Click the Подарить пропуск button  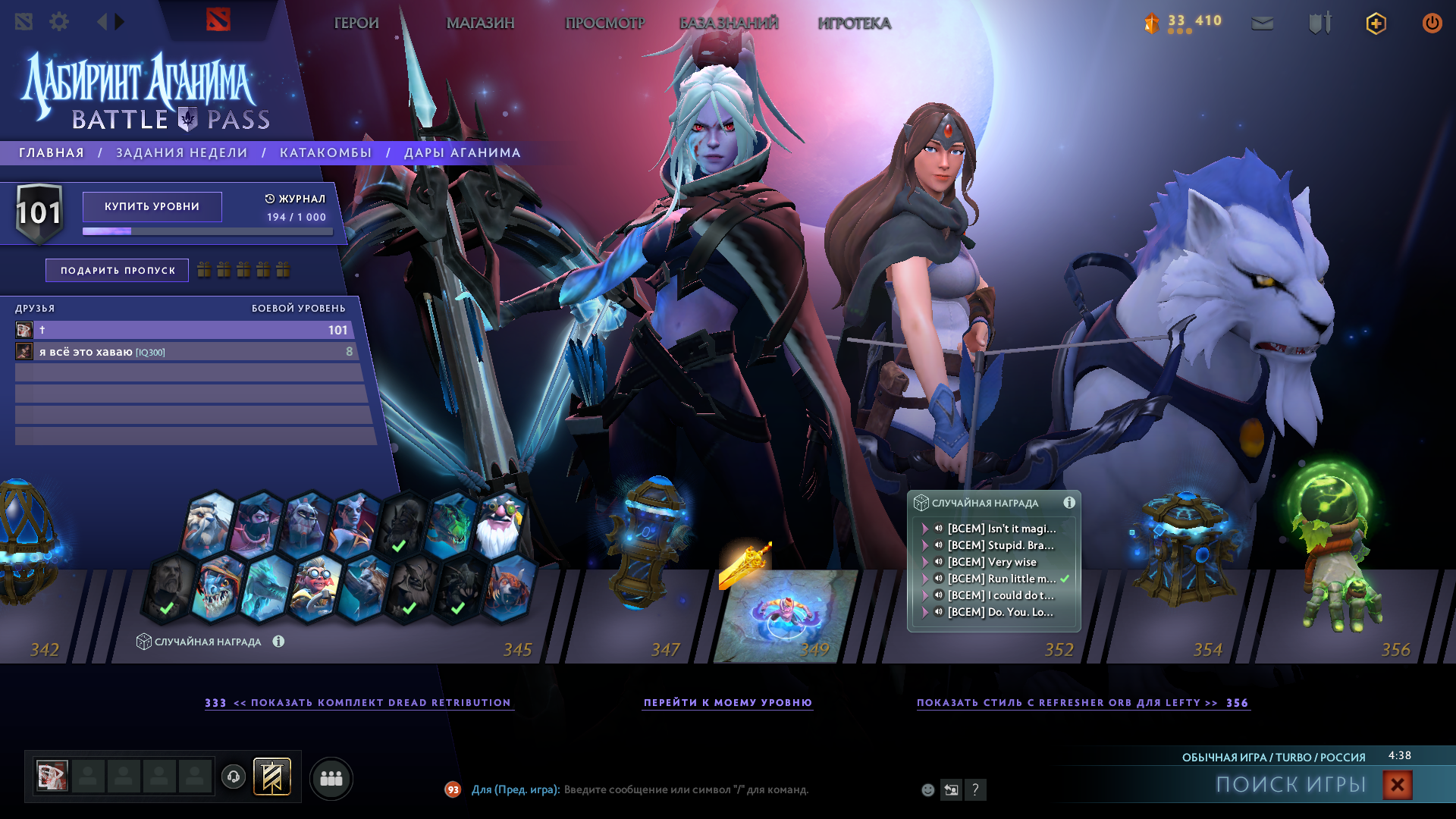(118, 271)
